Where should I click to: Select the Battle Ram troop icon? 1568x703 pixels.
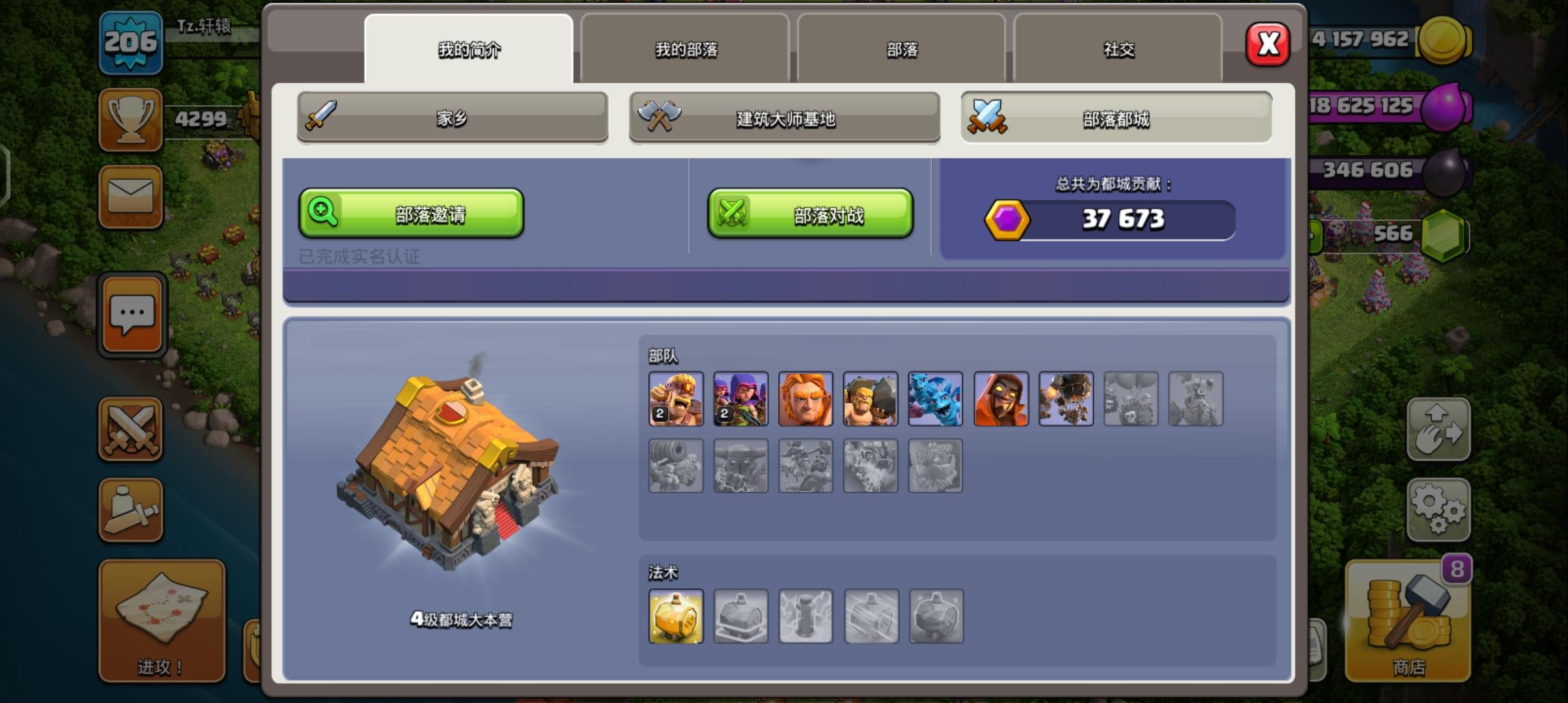point(871,398)
